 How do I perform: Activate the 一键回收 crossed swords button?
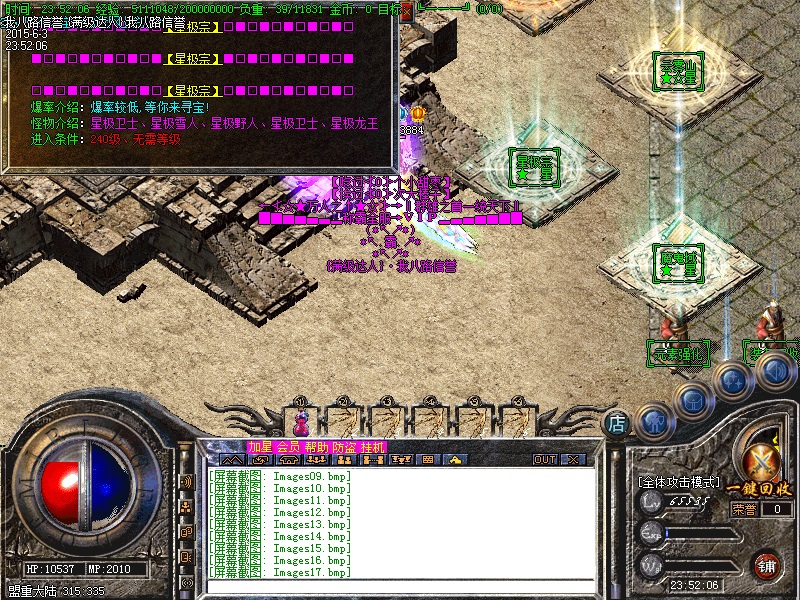[765, 463]
